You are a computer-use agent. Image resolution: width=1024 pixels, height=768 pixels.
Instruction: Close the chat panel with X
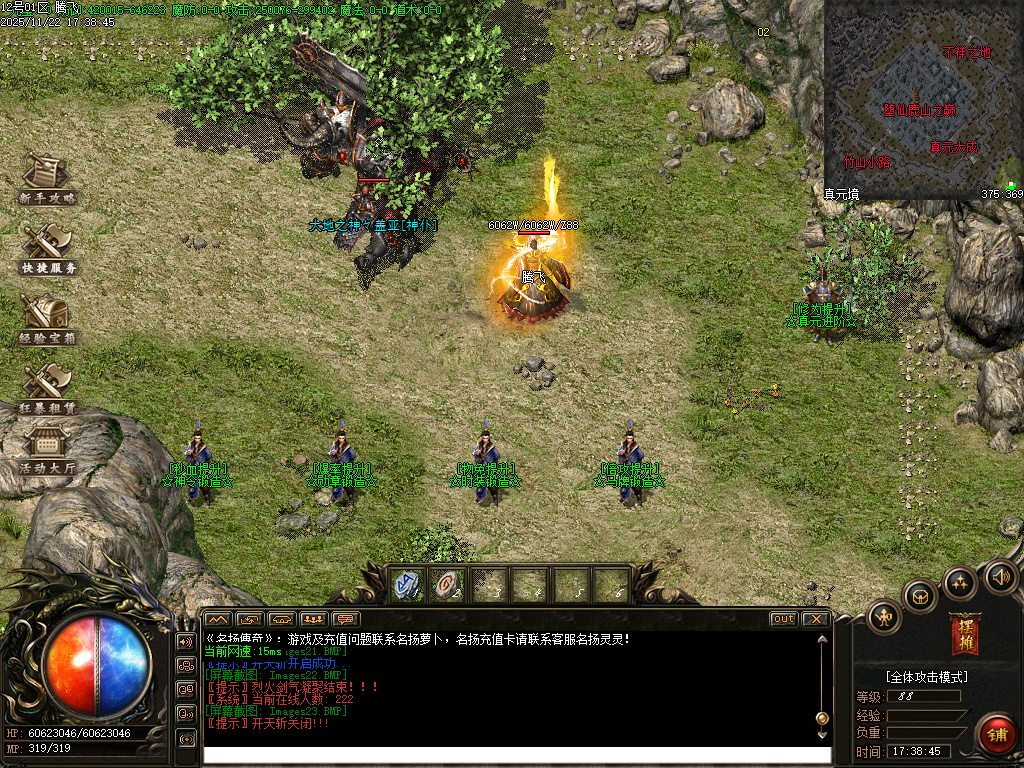point(816,619)
